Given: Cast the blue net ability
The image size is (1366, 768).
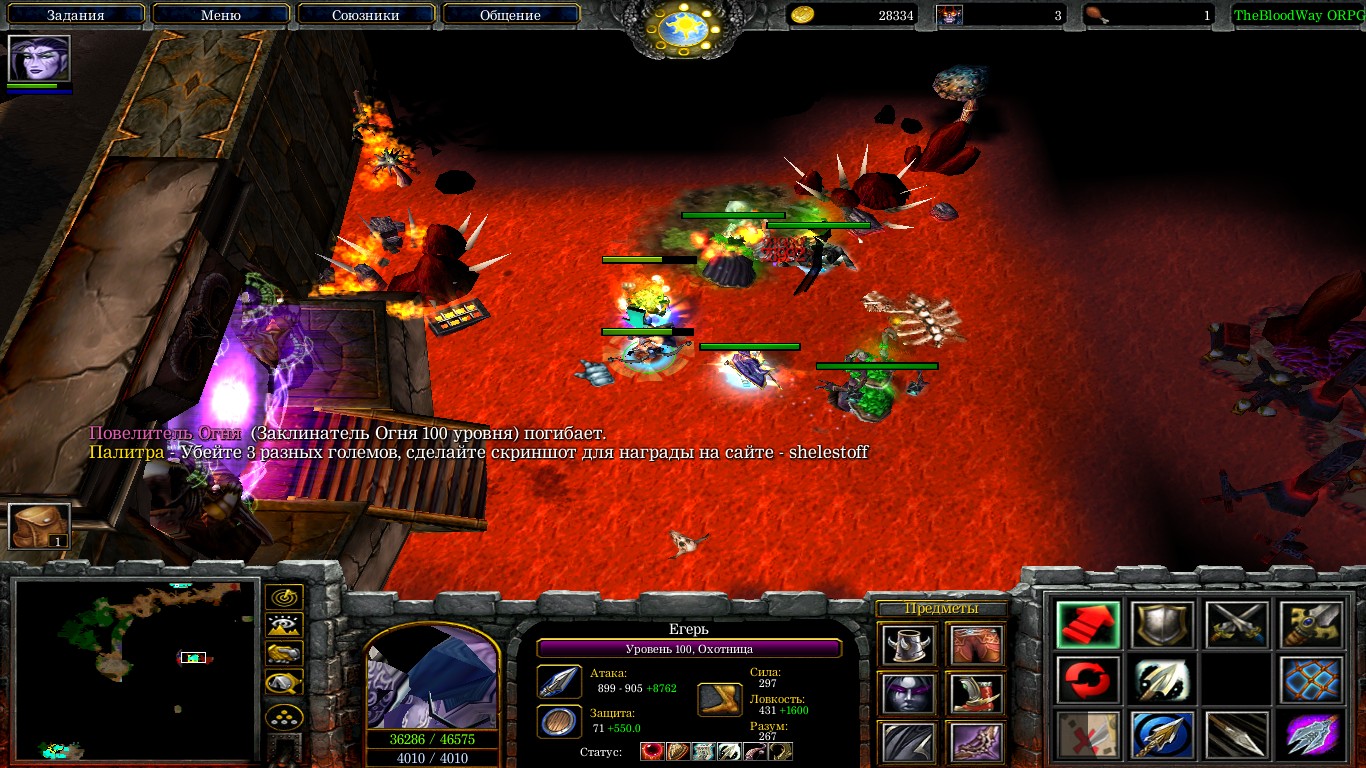Looking at the screenshot, I should (1311, 680).
